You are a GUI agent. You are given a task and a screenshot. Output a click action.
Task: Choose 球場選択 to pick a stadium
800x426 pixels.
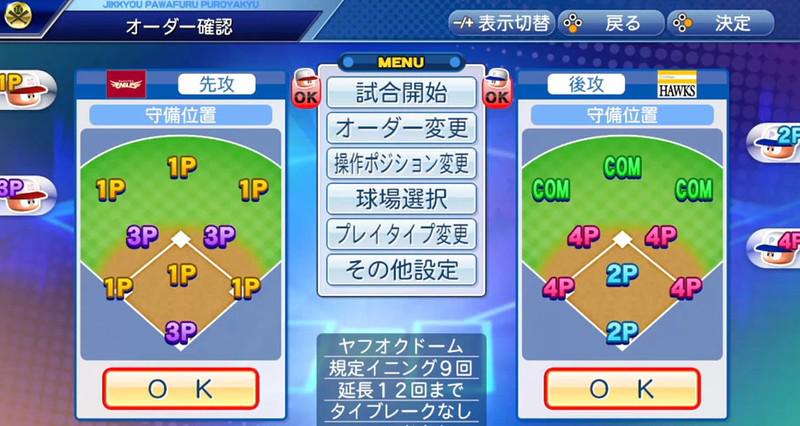[x=401, y=198]
